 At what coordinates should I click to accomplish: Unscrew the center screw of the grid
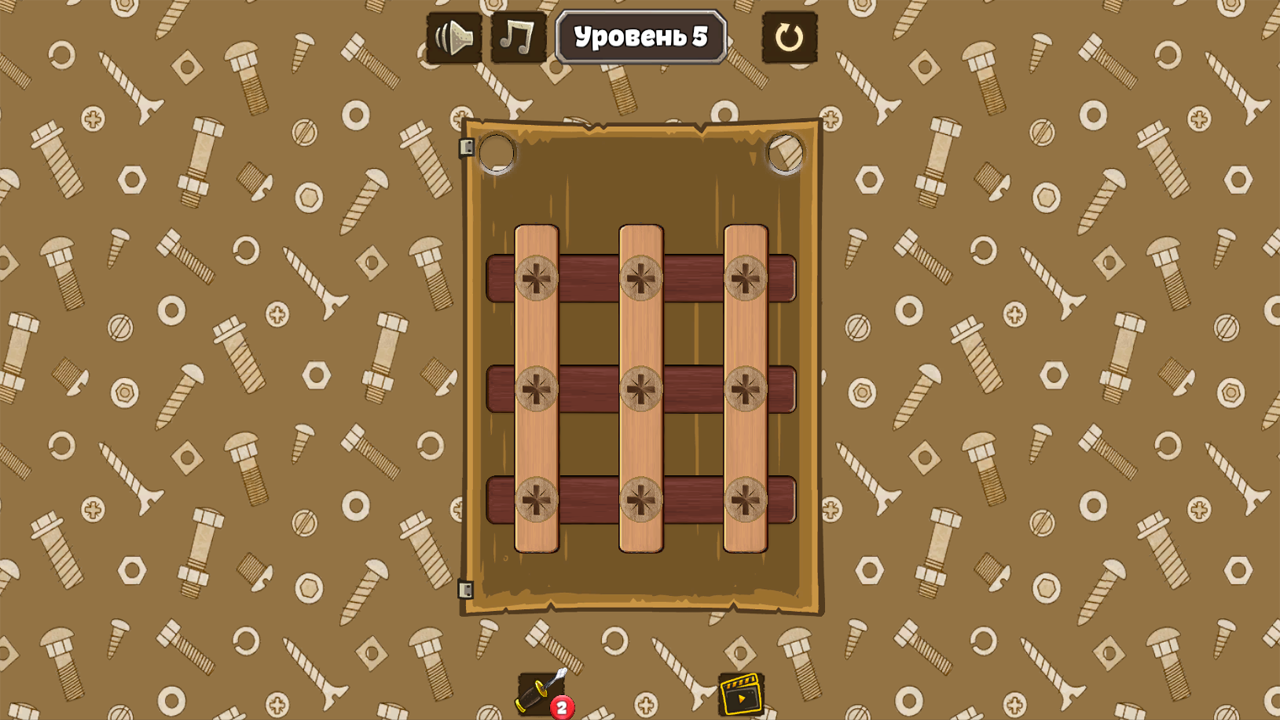point(641,390)
